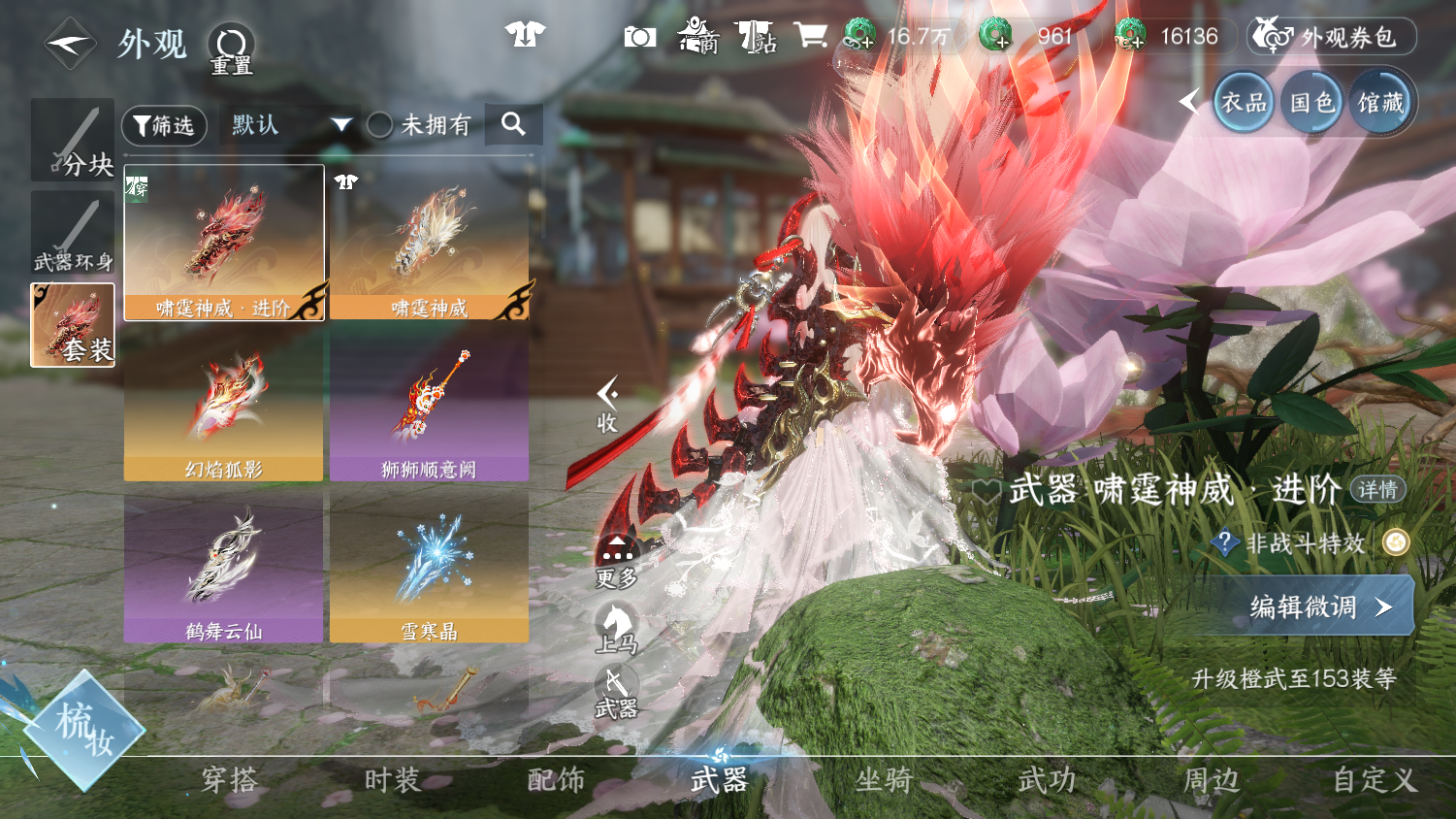1456x819 pixels.
Task: Open the 时装 fashion tab
Action: [392, 780]
